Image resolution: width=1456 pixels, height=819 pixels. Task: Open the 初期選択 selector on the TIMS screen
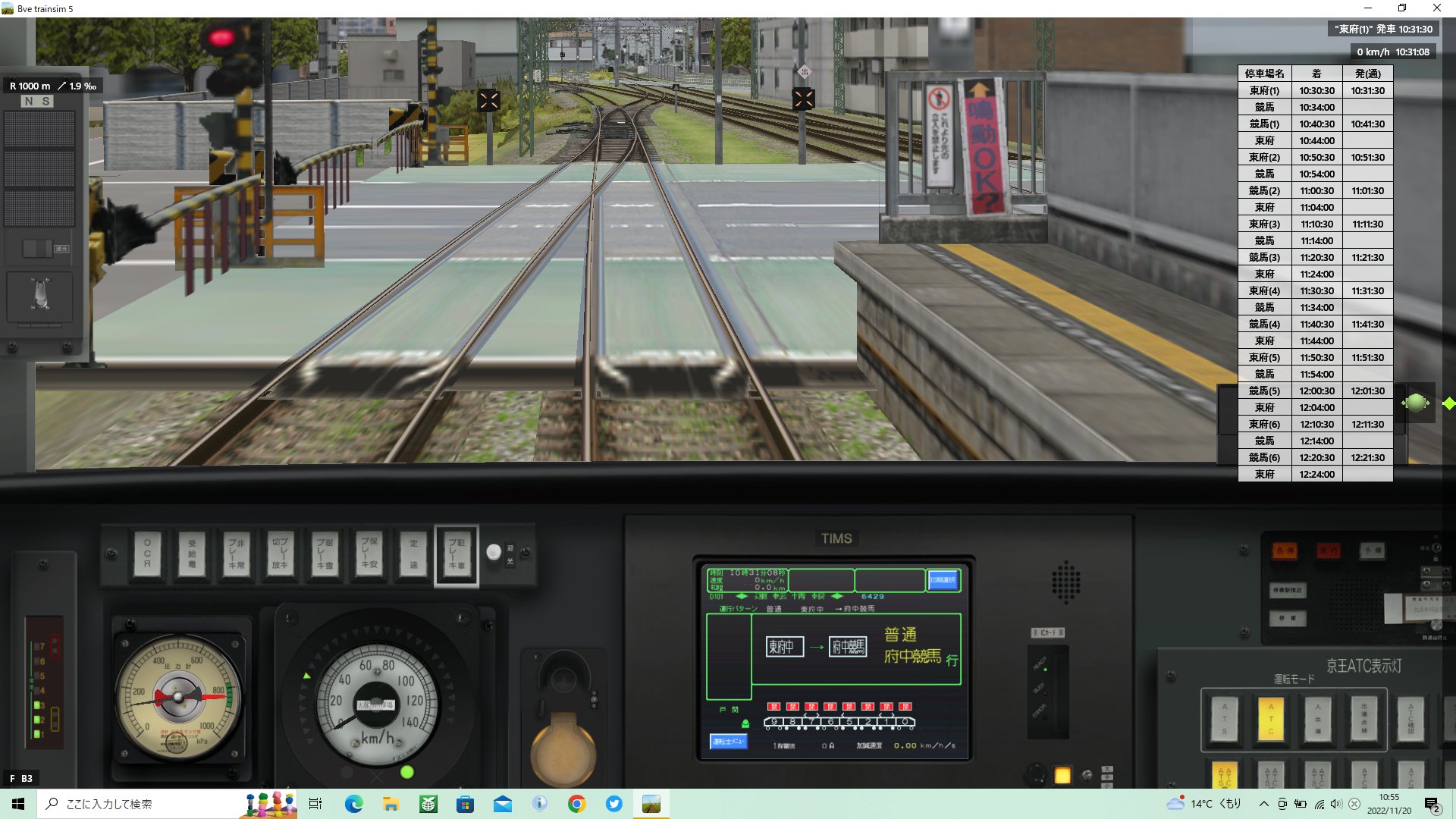943,580
